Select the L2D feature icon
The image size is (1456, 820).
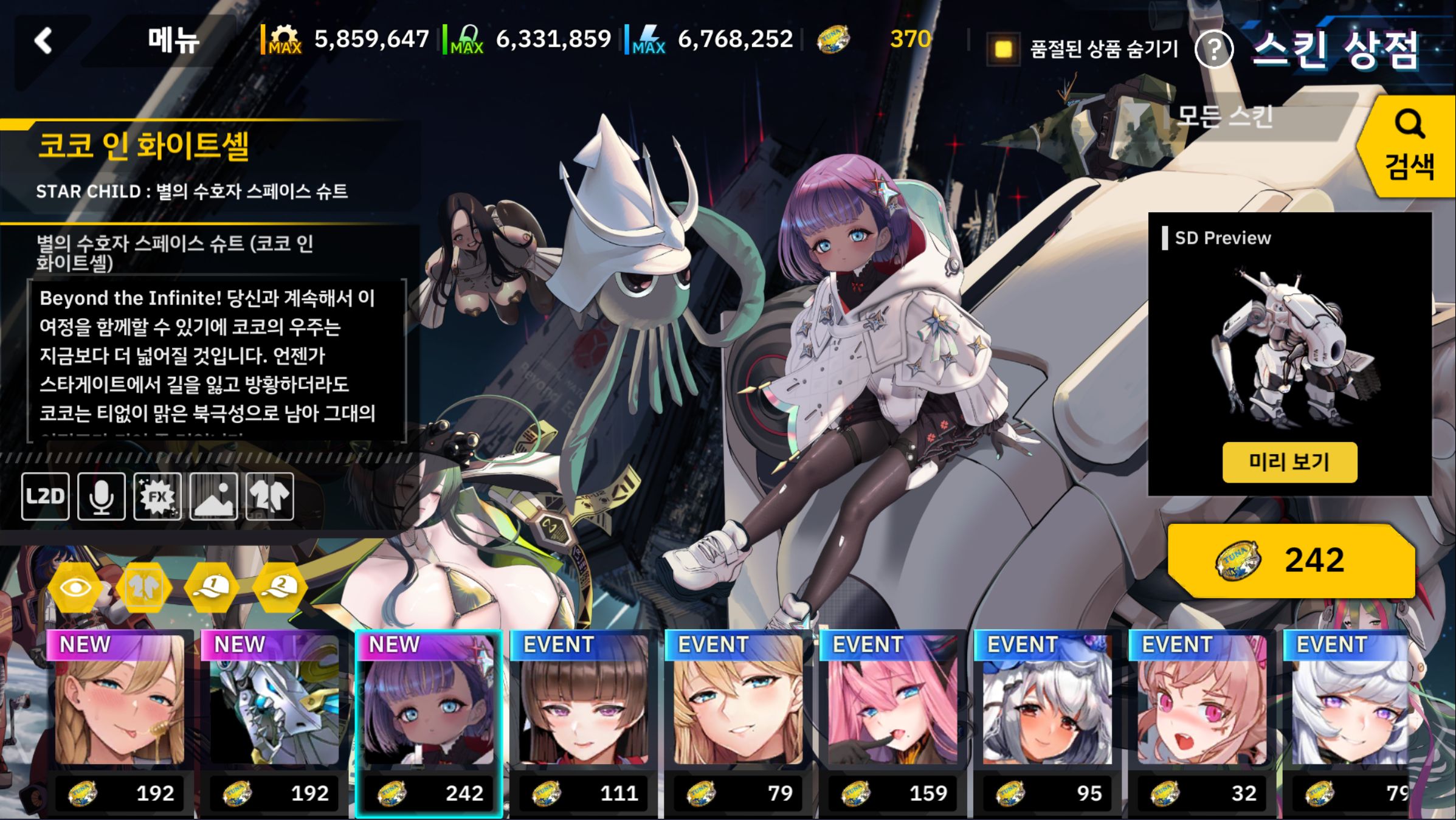46,497
